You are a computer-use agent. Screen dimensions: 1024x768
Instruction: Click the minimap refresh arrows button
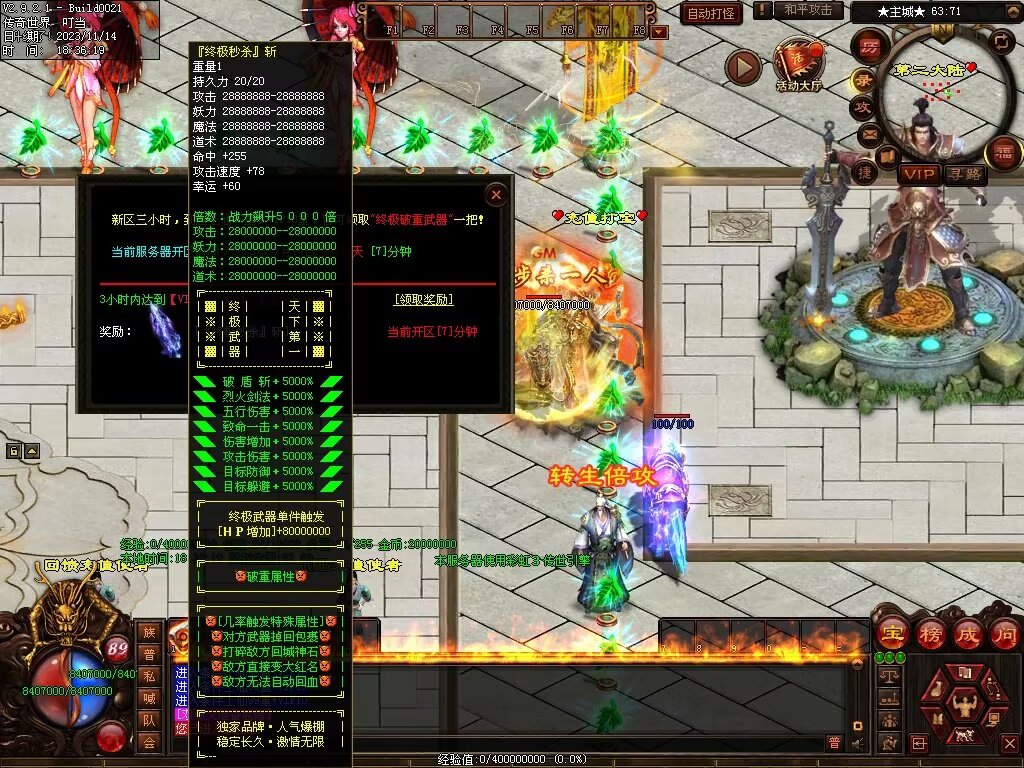pos(1001,41)
